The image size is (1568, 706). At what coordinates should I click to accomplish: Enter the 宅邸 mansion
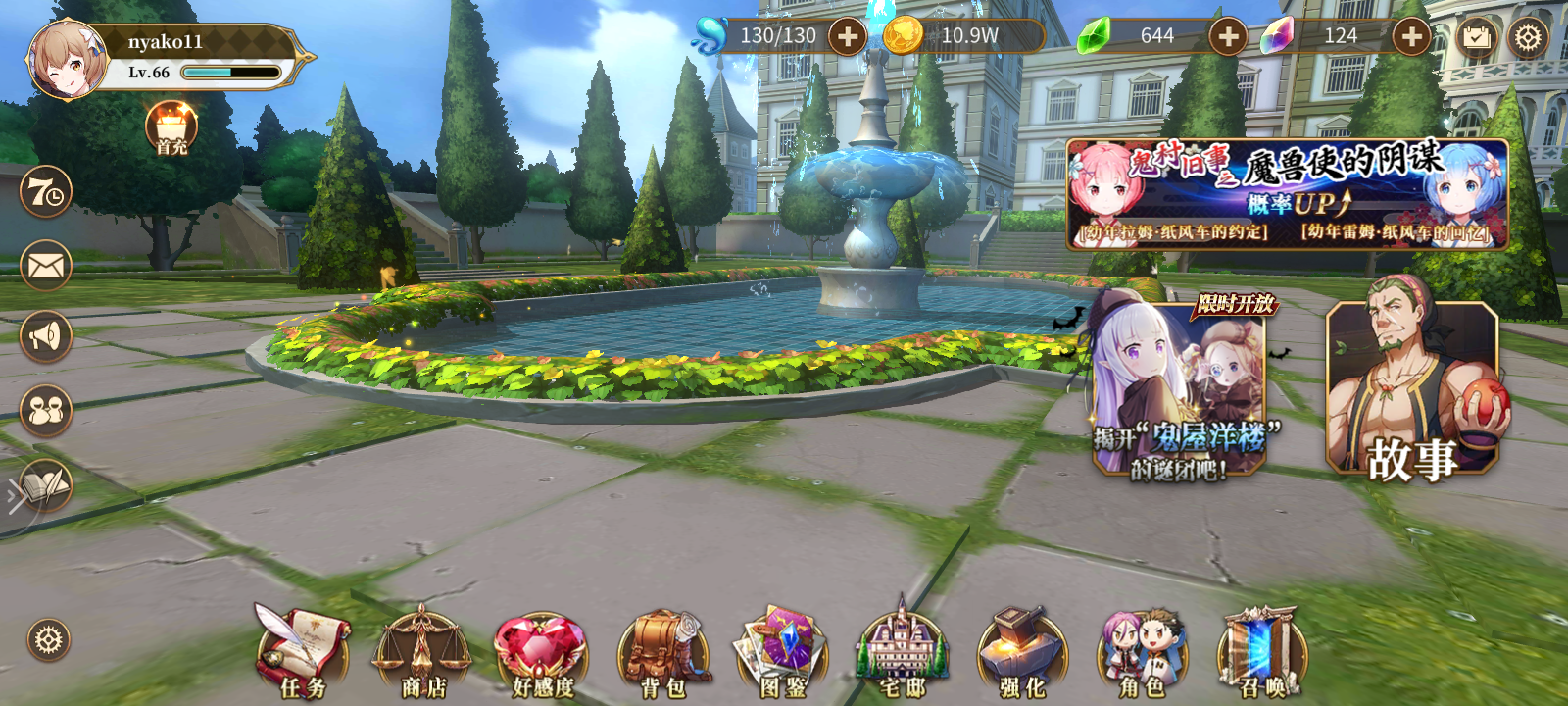point(902,647)
